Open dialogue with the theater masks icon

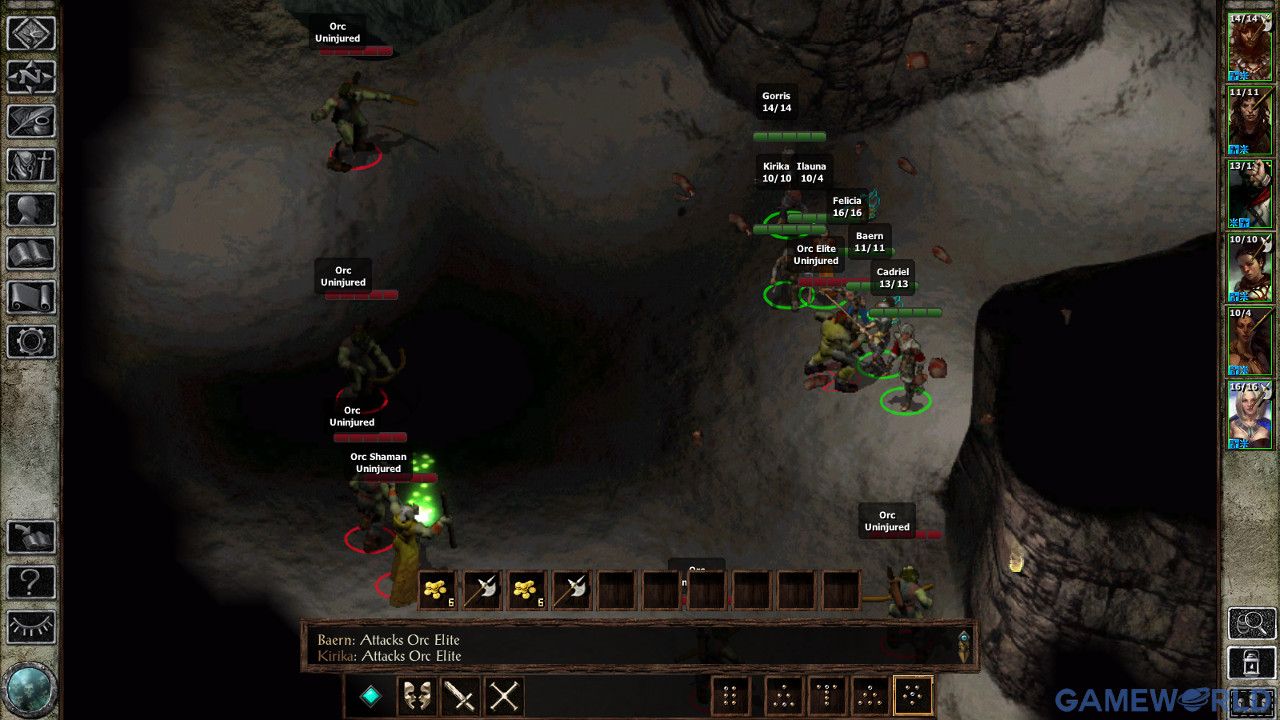tap(417, 695)
